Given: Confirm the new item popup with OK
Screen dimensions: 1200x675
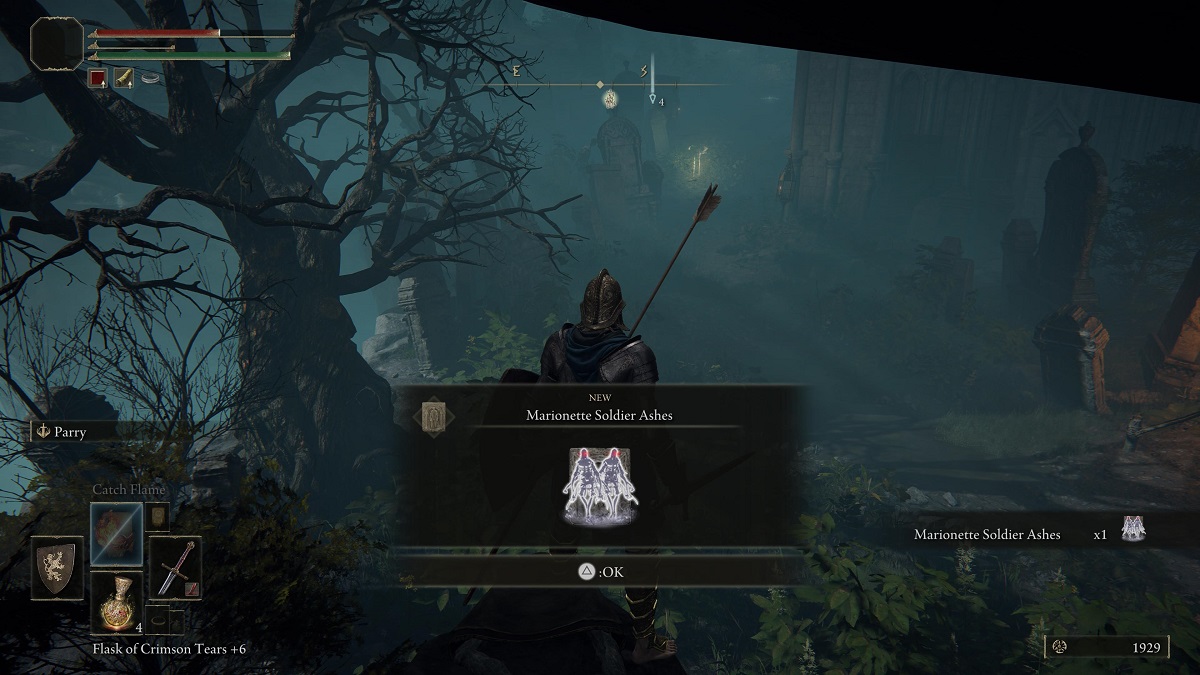Looking at the screenshot, I should point(600,571).
